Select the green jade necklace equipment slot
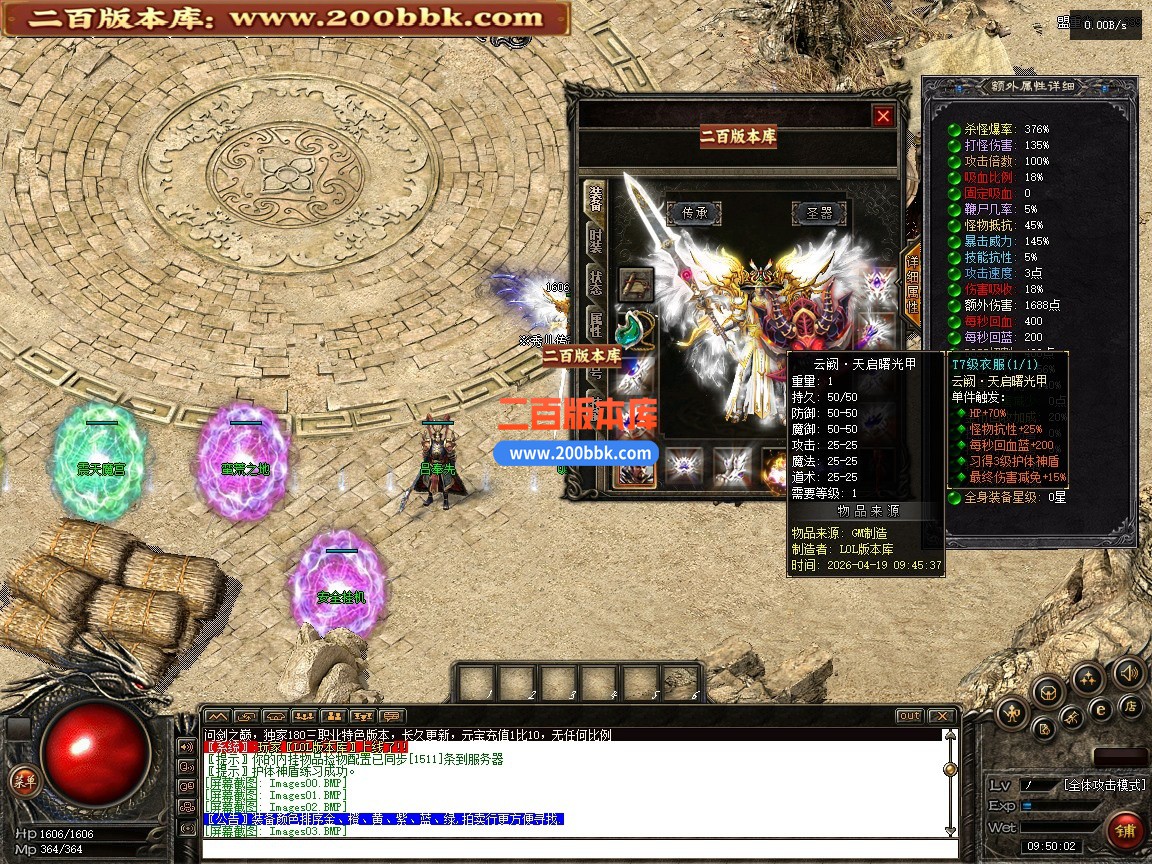This screenshot has width=1152, height=864. coord(635,328)
